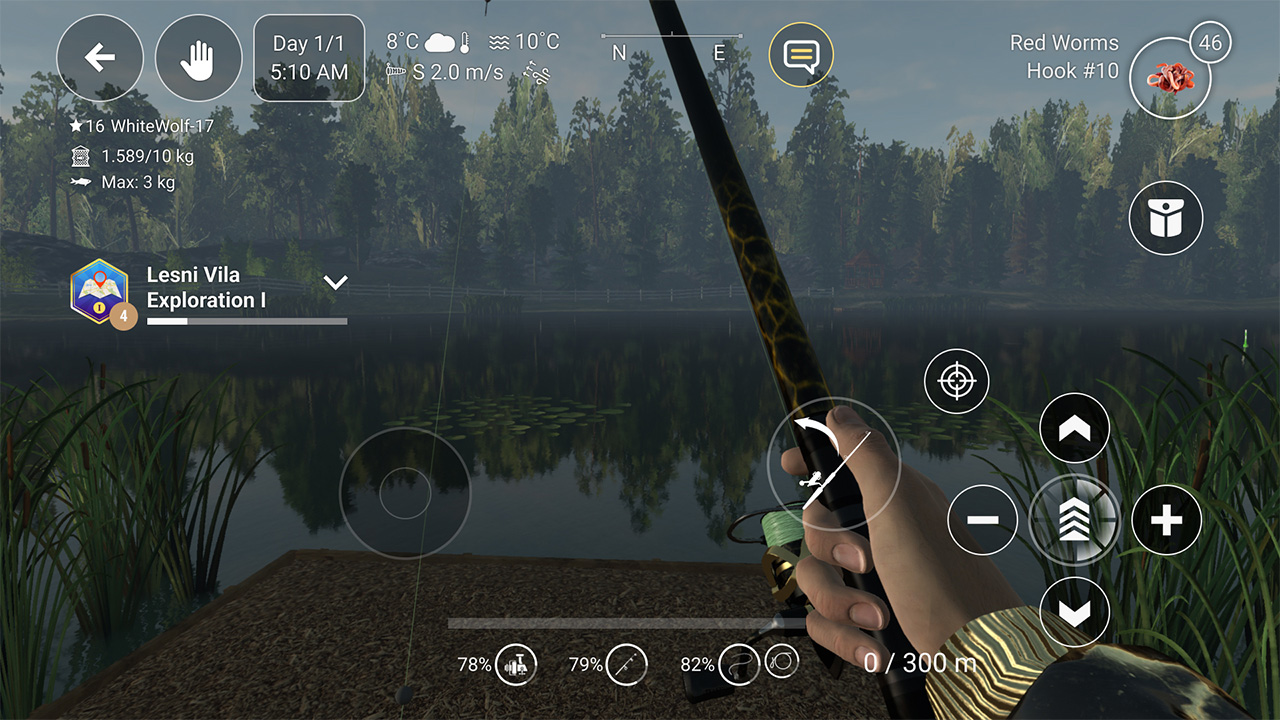Open the backpack inventory icon
The image size is (1280, 720).
point(1165,218)
